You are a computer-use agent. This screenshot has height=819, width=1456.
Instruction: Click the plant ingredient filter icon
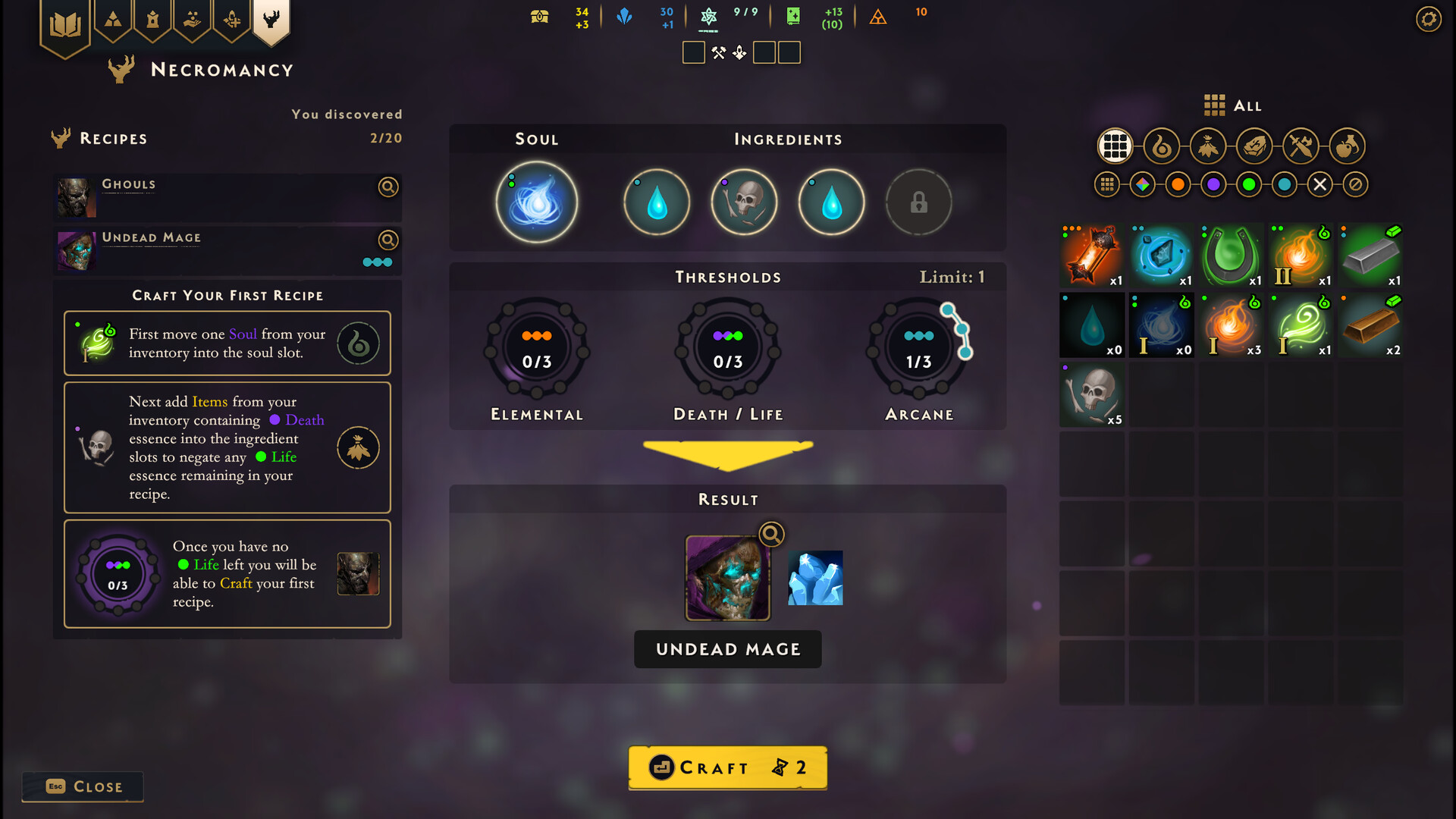pyautogui.click(x=1208, y=146)
